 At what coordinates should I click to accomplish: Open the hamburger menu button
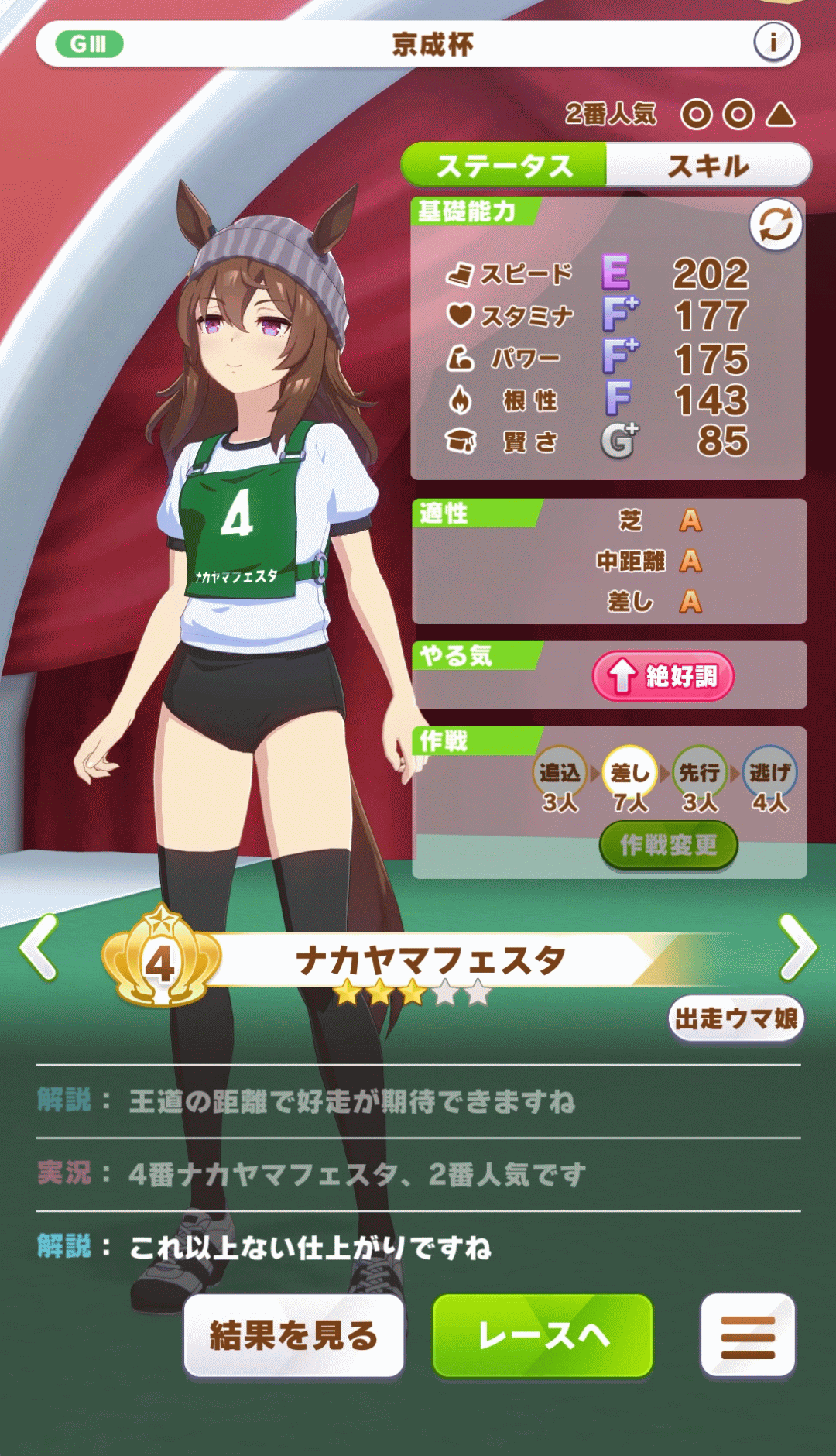748,1335
